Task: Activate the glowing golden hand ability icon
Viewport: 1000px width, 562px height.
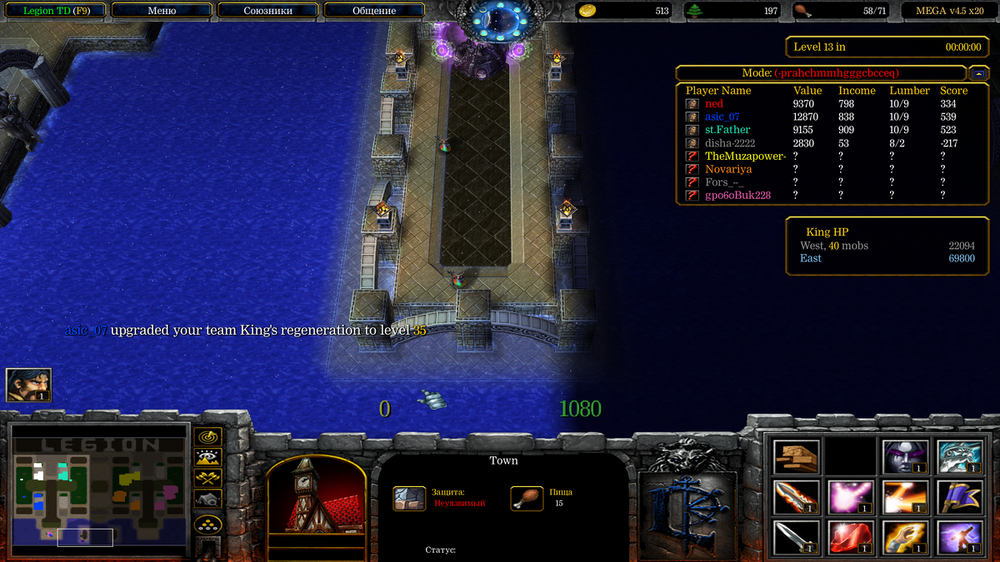Action: point(906,538)
